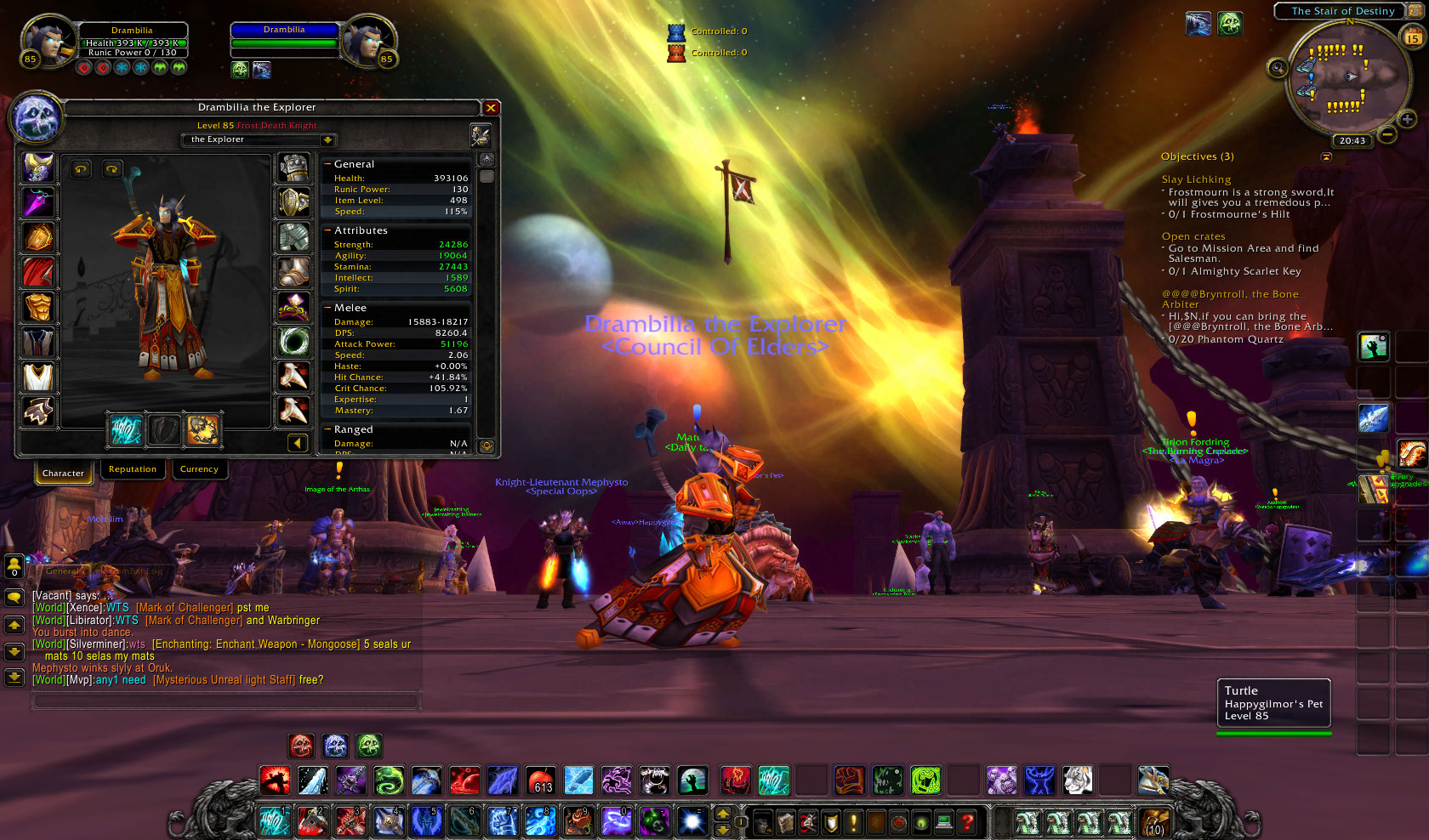Zoom out on the minimap
Viewport: 1429px width, 840px height.
1387,134
